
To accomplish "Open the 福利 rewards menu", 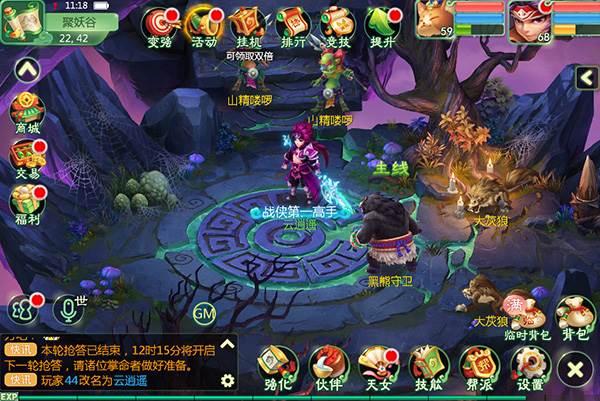I will pos(26,203).
